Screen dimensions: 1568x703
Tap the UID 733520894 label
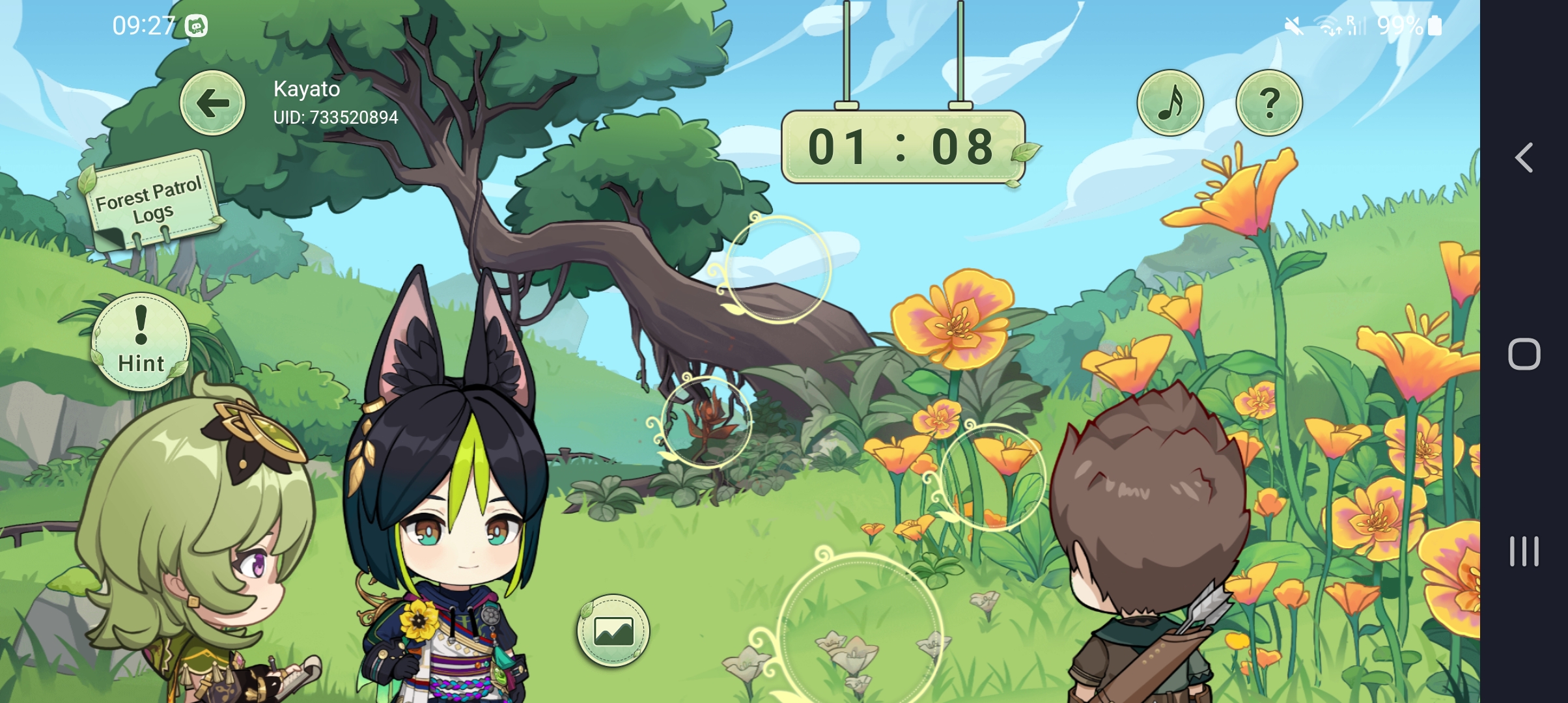[x=335, y=117]
